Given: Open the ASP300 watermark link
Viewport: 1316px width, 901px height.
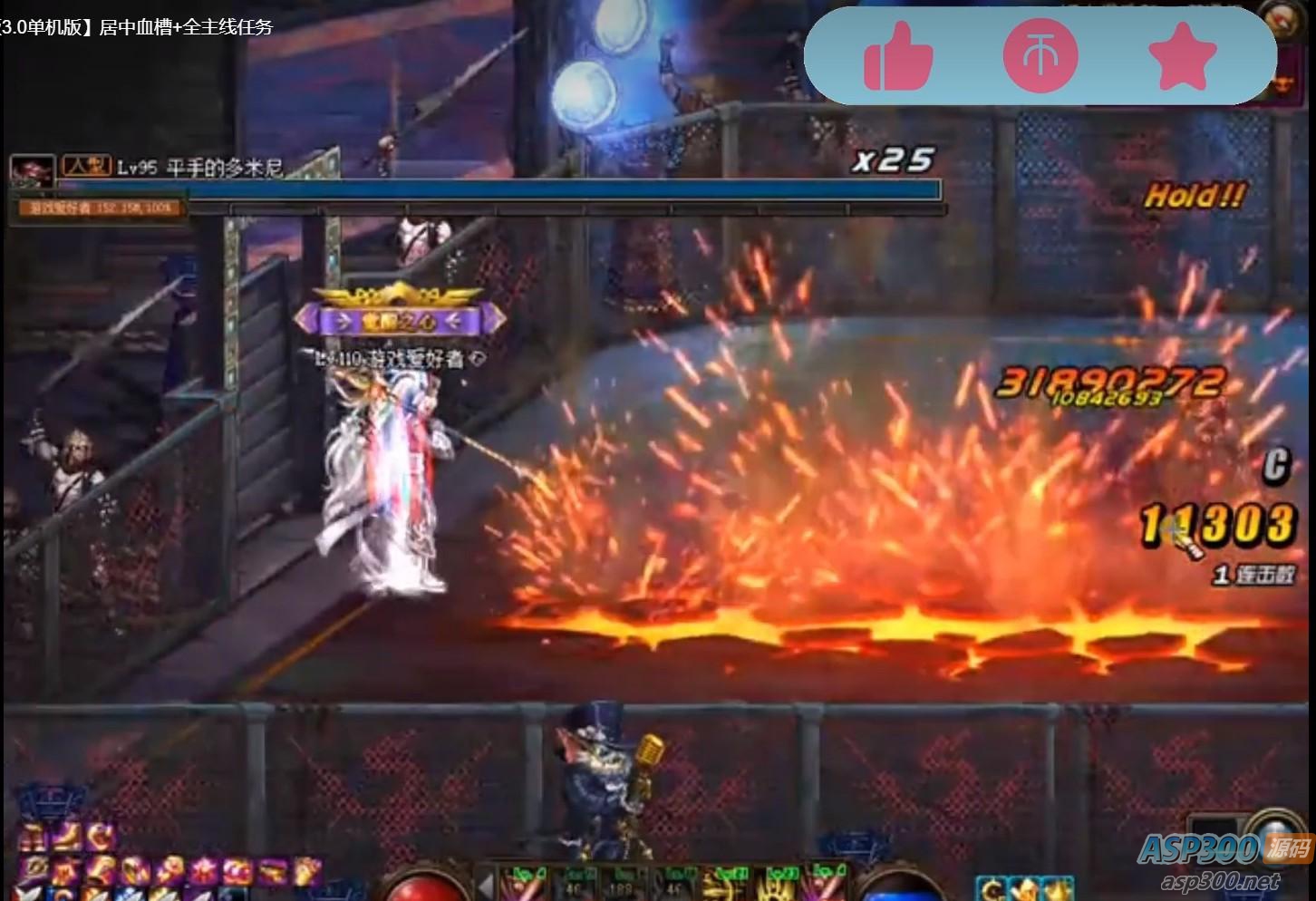Looking at the screenshot, I should coord(1224,861).
